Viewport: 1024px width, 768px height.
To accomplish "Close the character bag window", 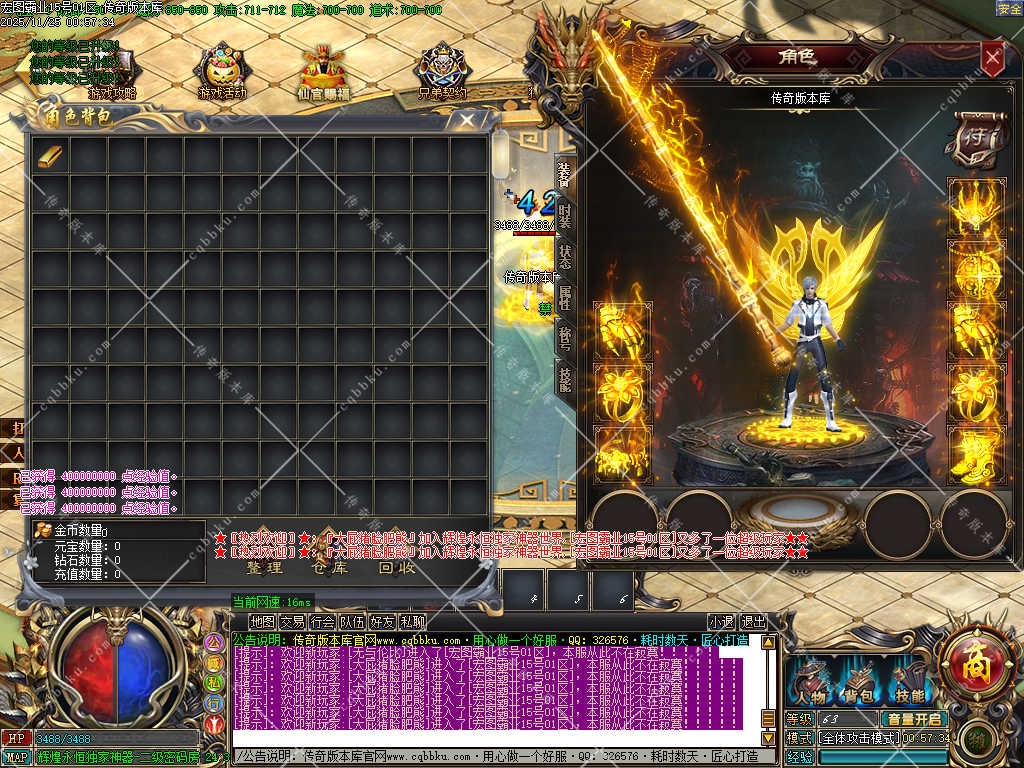I will coord(466,120).
